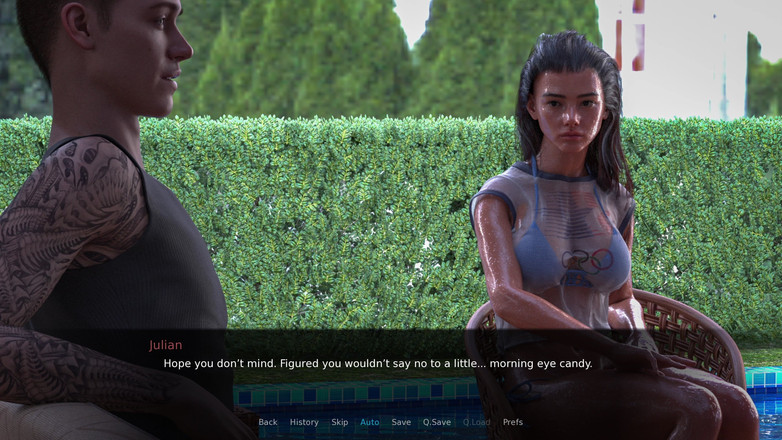Quick save with Q.Save
This screenshot has width=782, height=440.
click(437, 422)
